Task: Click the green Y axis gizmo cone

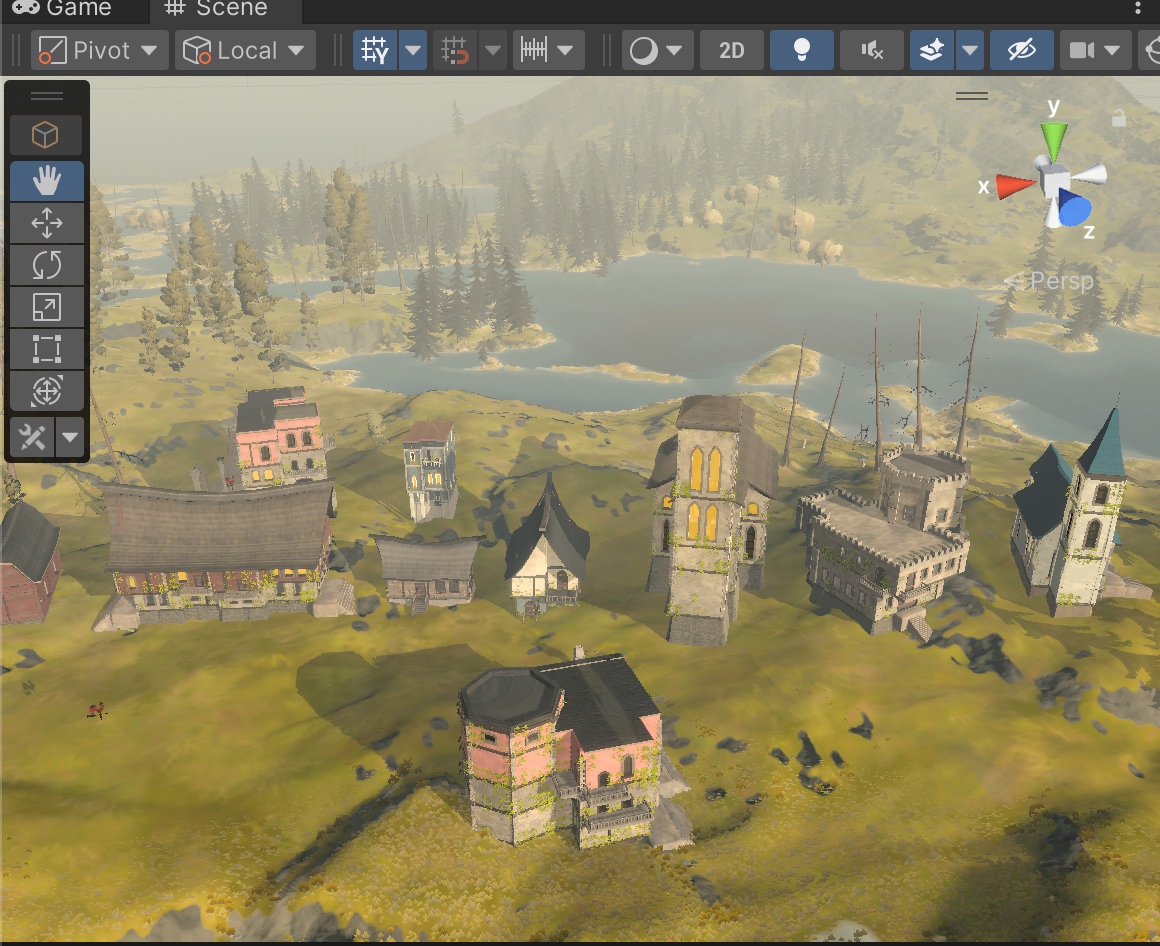Action: [1054, 139]
